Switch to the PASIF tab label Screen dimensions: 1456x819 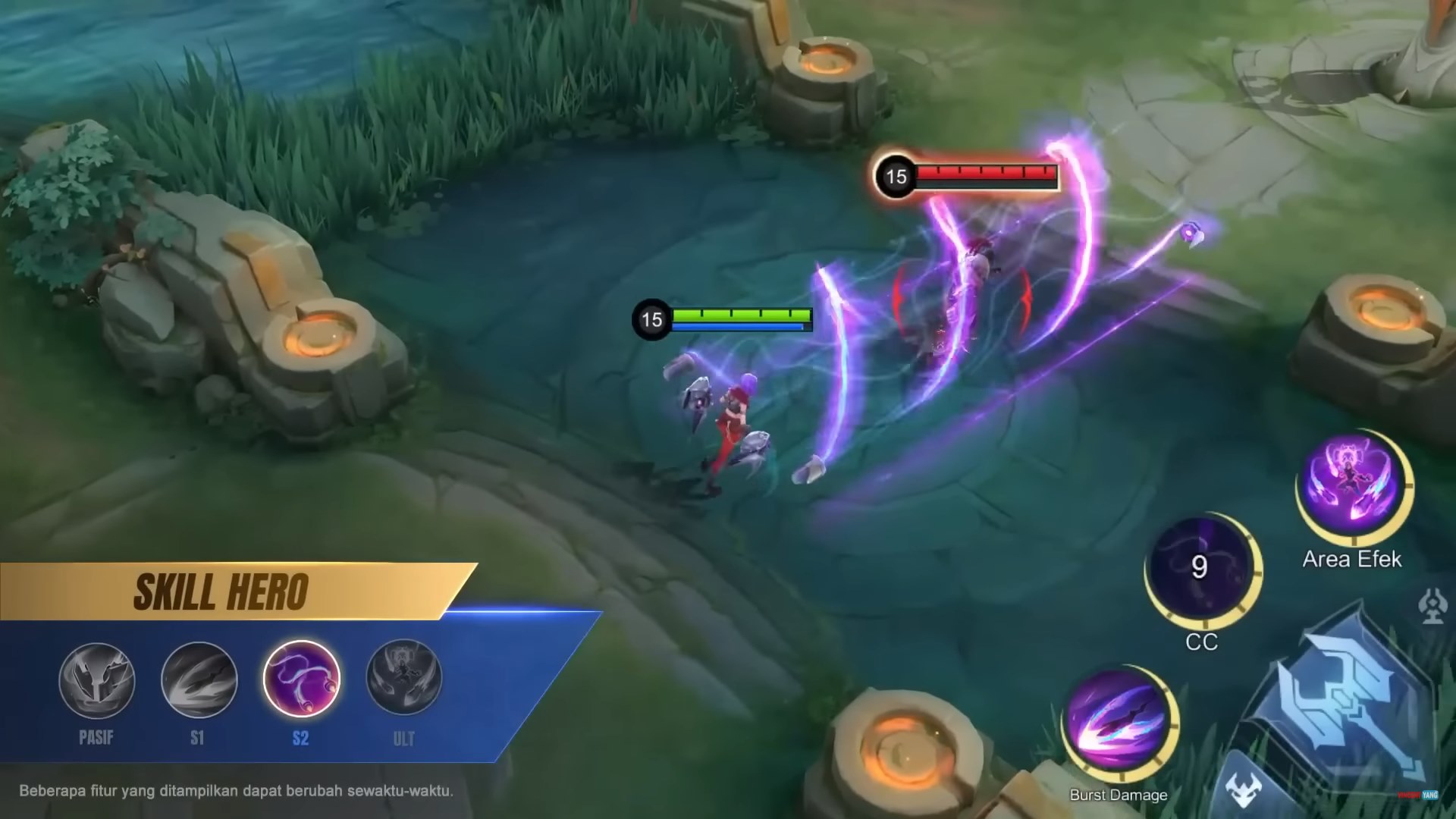point(96,734)
